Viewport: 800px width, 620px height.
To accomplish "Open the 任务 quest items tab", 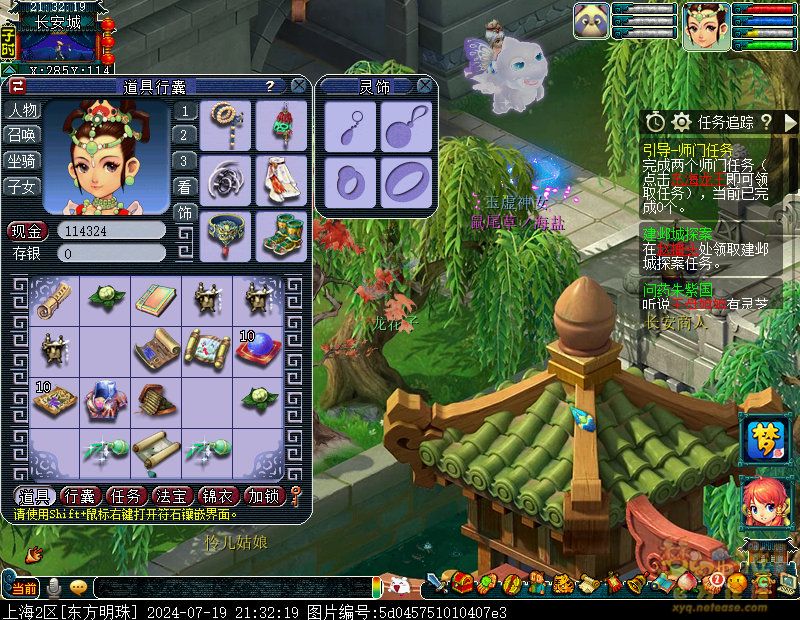I will coord(126,495).
